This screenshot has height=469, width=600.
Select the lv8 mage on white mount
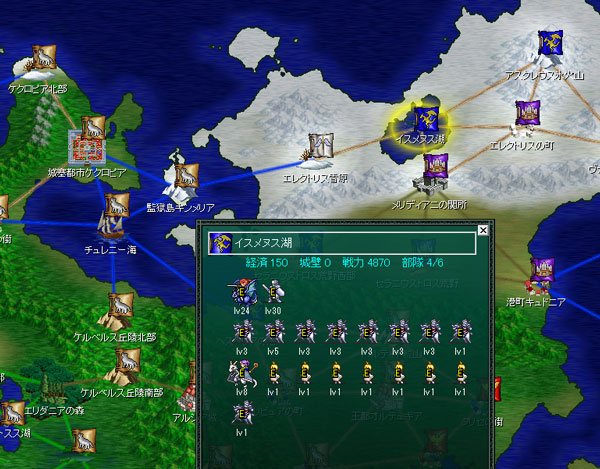240,372
